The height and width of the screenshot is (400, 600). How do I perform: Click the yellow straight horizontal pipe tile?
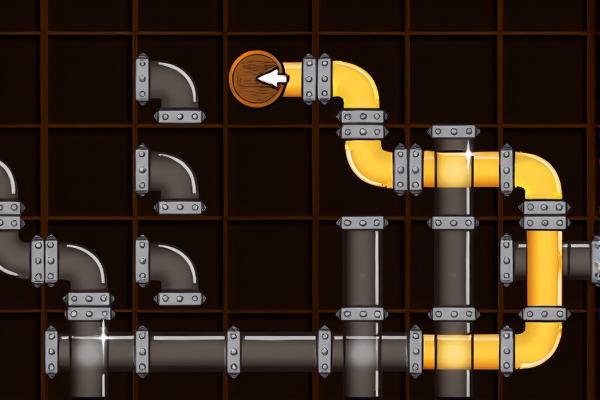point(462,350)
